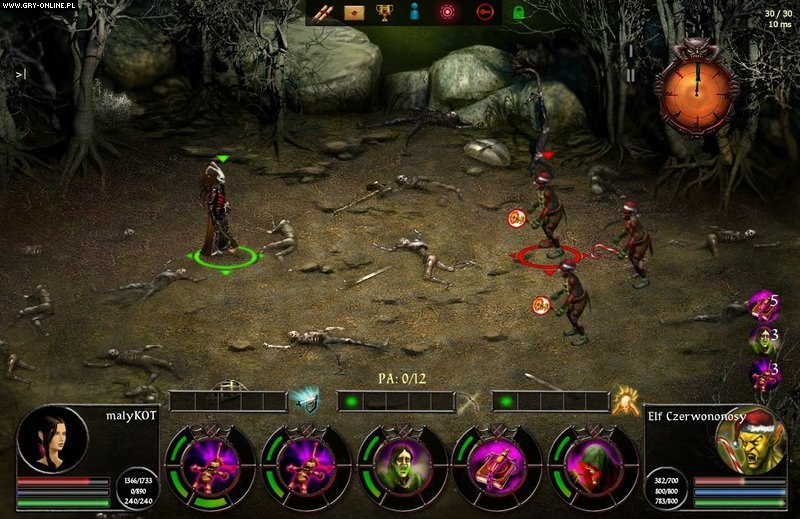
Task: Select the red key icon
Action: [485, 12]
